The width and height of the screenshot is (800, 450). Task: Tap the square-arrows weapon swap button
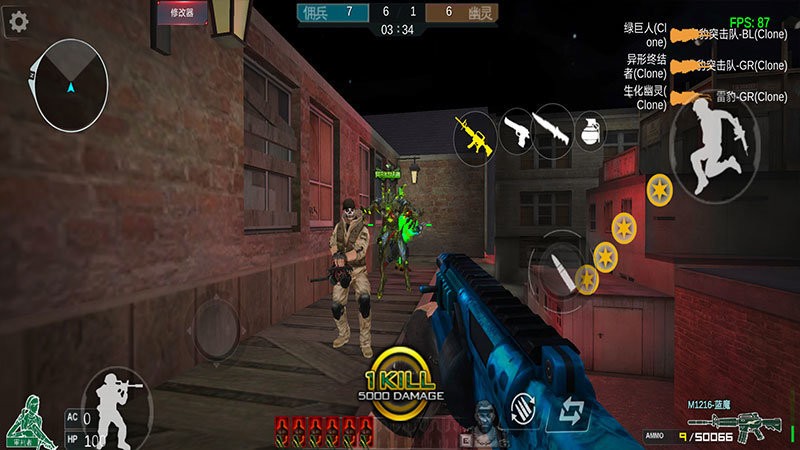[x=571, y=411]
